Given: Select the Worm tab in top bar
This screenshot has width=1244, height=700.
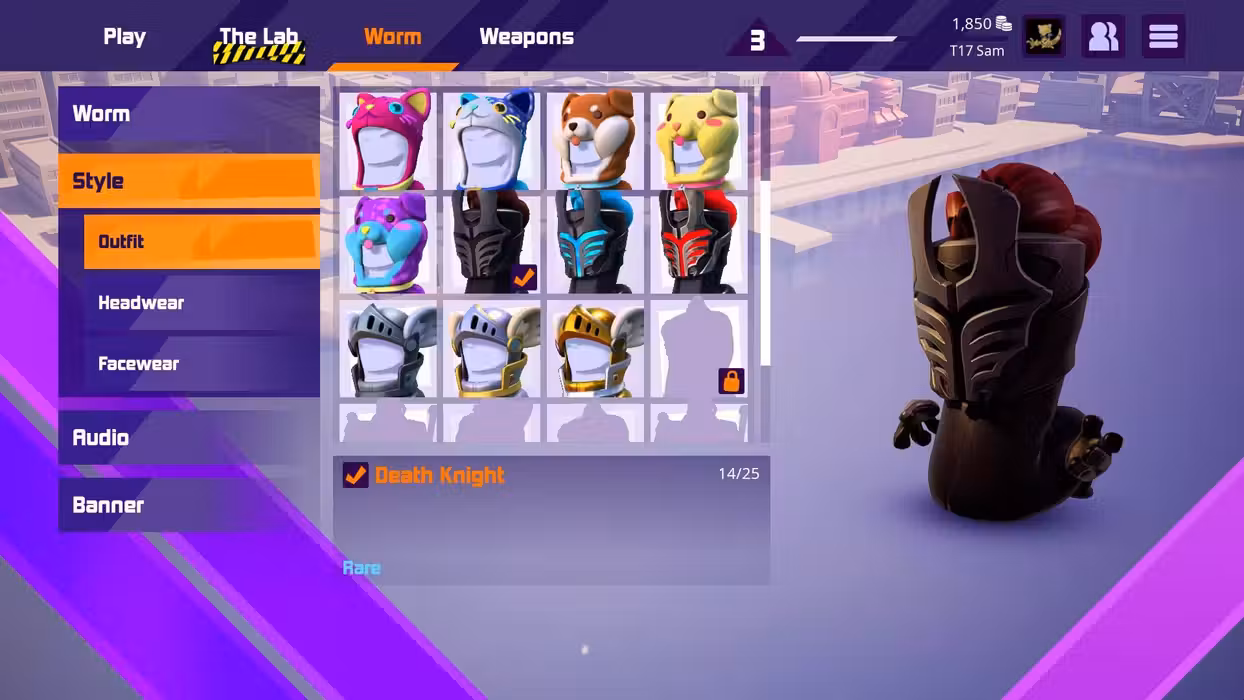Looking at the screenshot, I should [392, 37].
